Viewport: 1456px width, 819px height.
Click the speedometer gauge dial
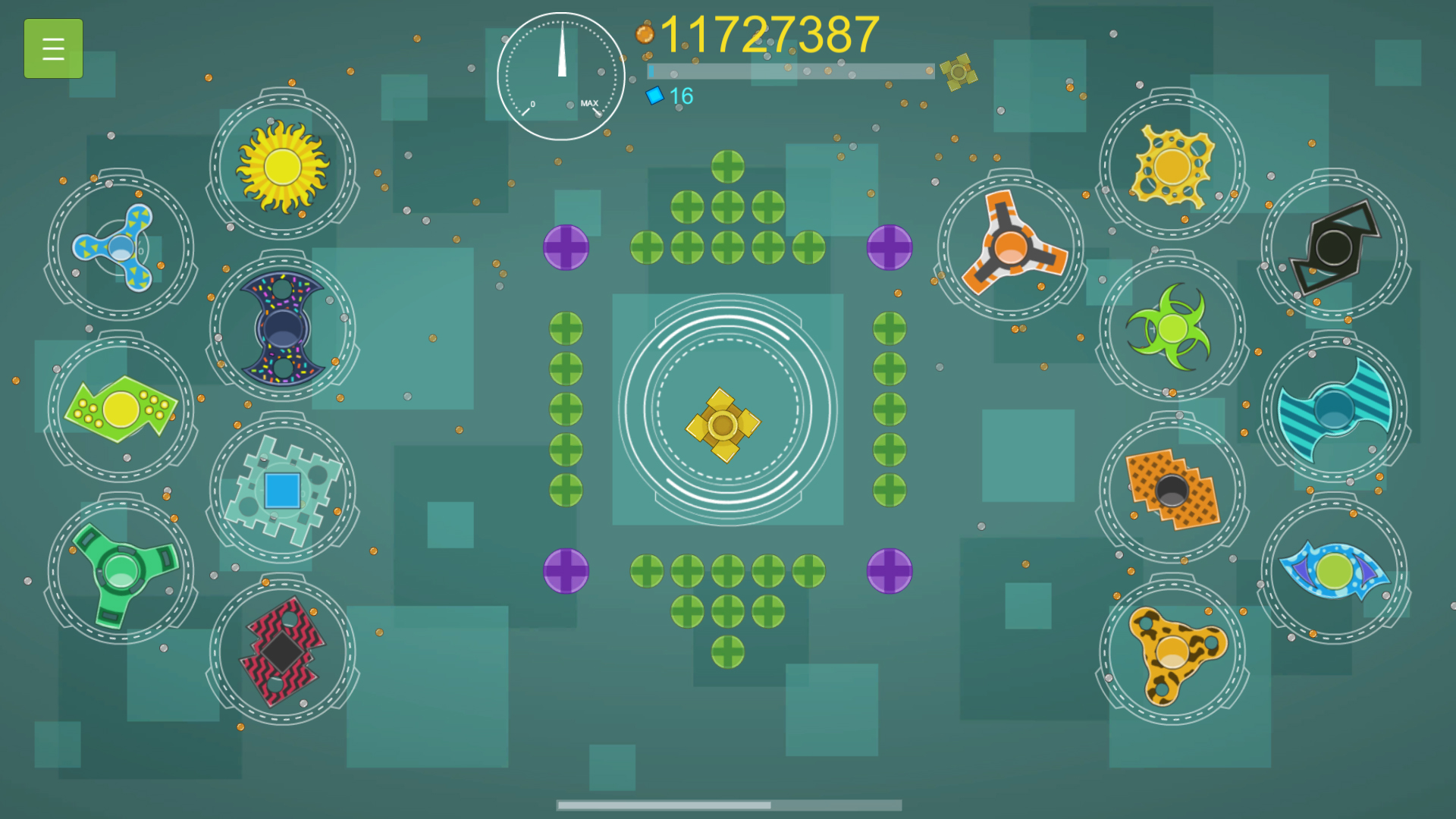click(x=561, y=75)
